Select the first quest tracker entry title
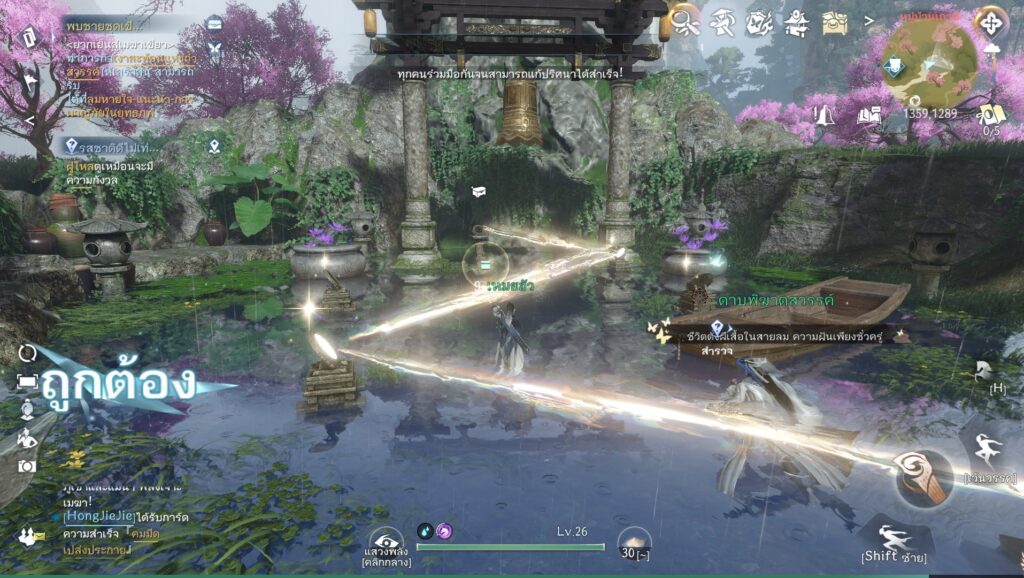 [x=100, y=24]
